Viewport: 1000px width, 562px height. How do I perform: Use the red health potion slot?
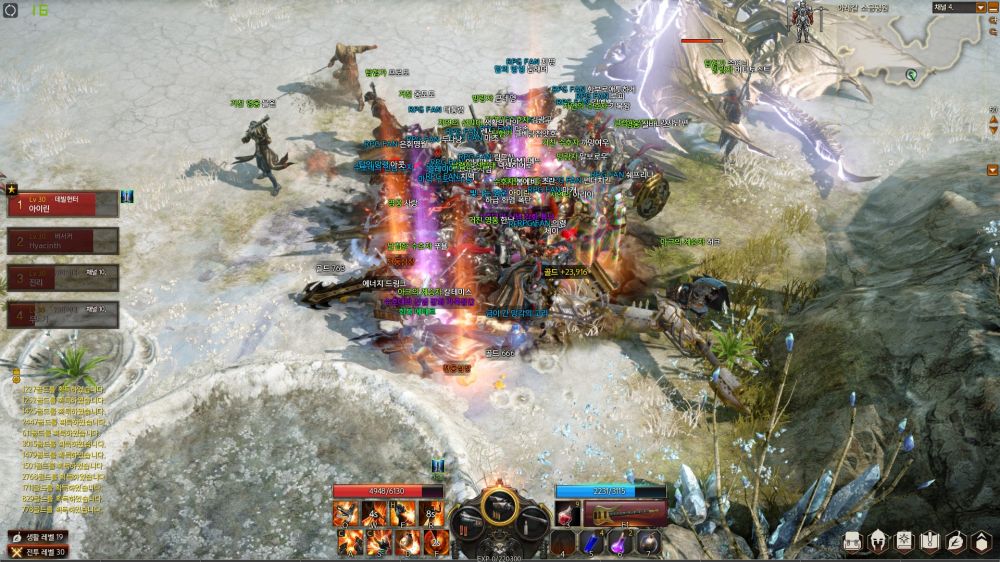pos(567,514)
